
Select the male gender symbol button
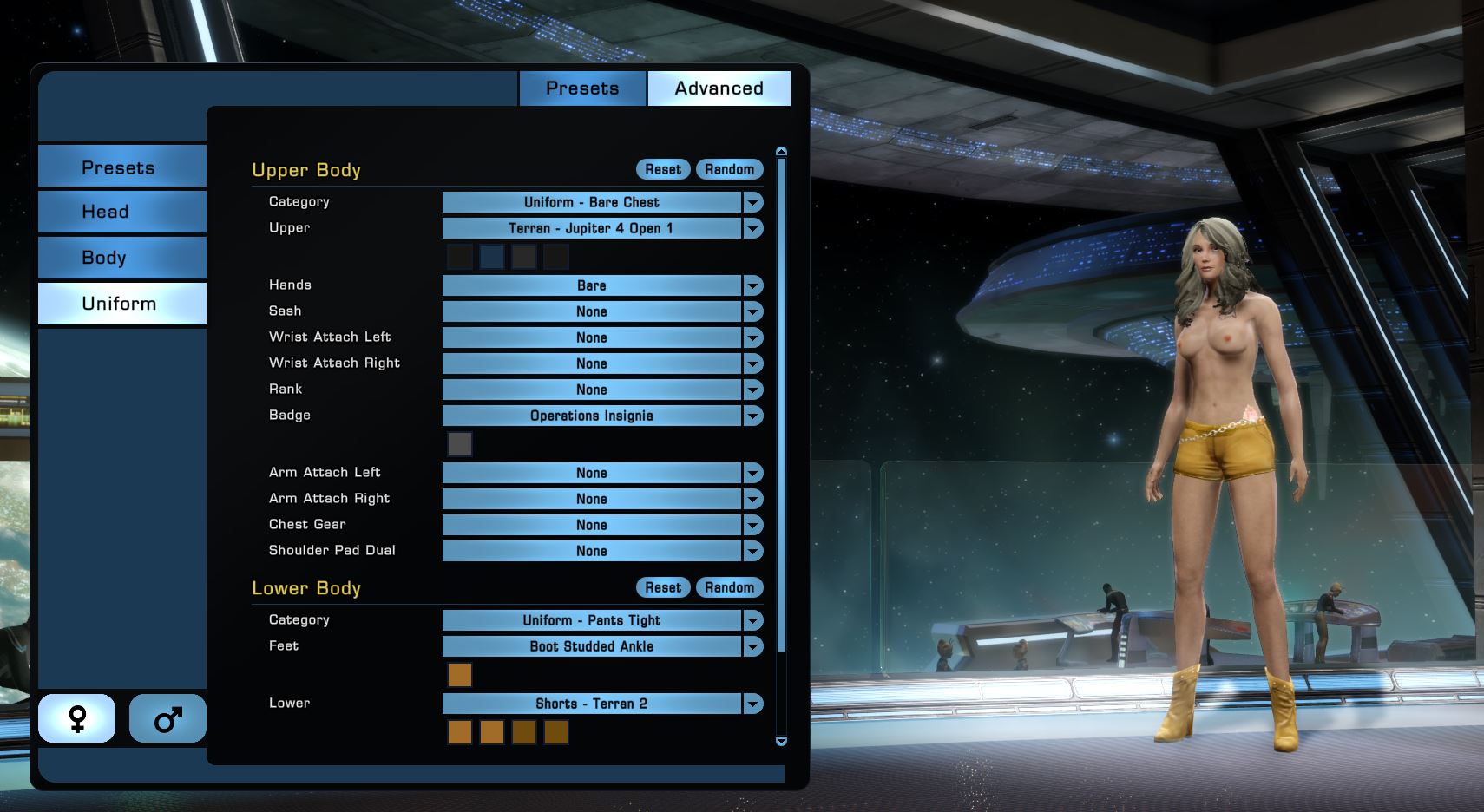pyautogui.click(x=167, y=718)
